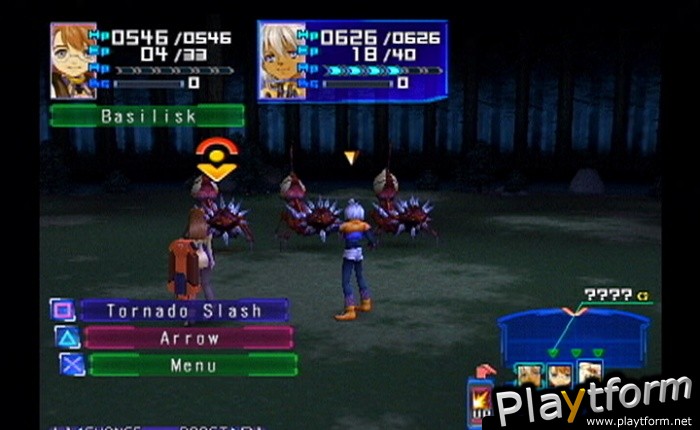Click the blue battle radar panel
The height and width of the screenshot is (430, 700).
571,332
